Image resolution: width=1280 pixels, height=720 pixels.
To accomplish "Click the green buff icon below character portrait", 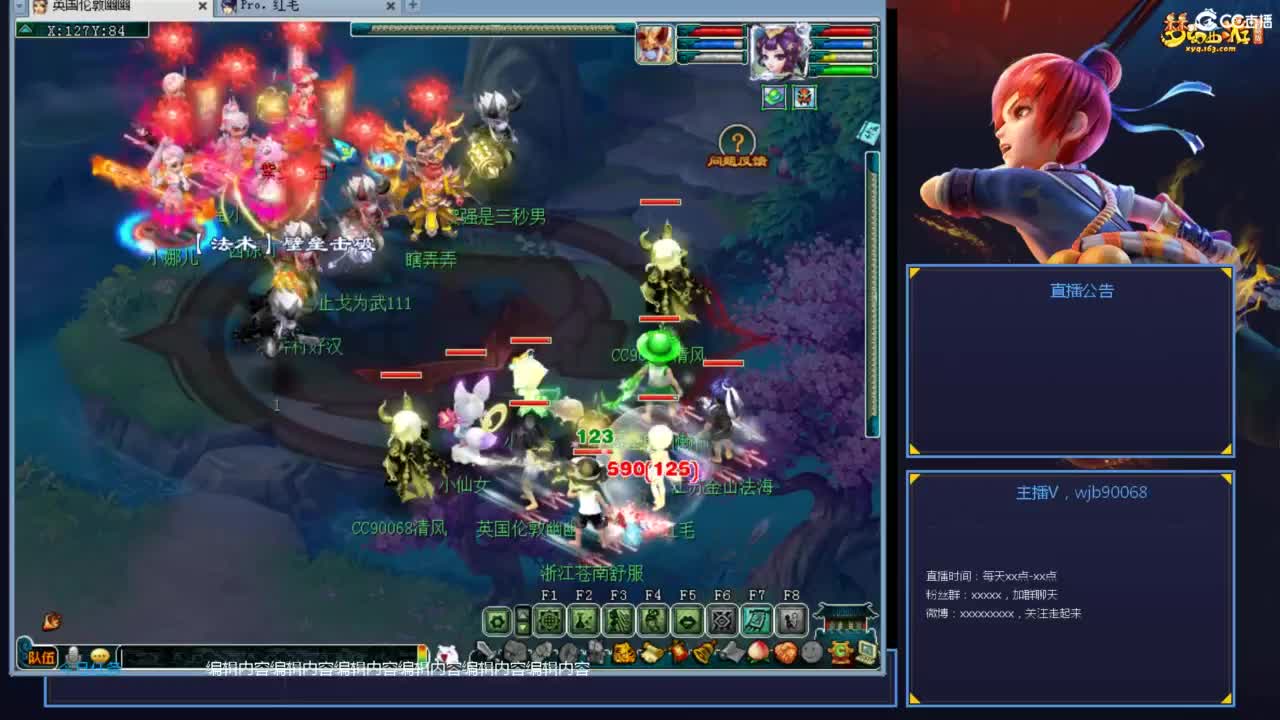I will (x=770, y=98).
